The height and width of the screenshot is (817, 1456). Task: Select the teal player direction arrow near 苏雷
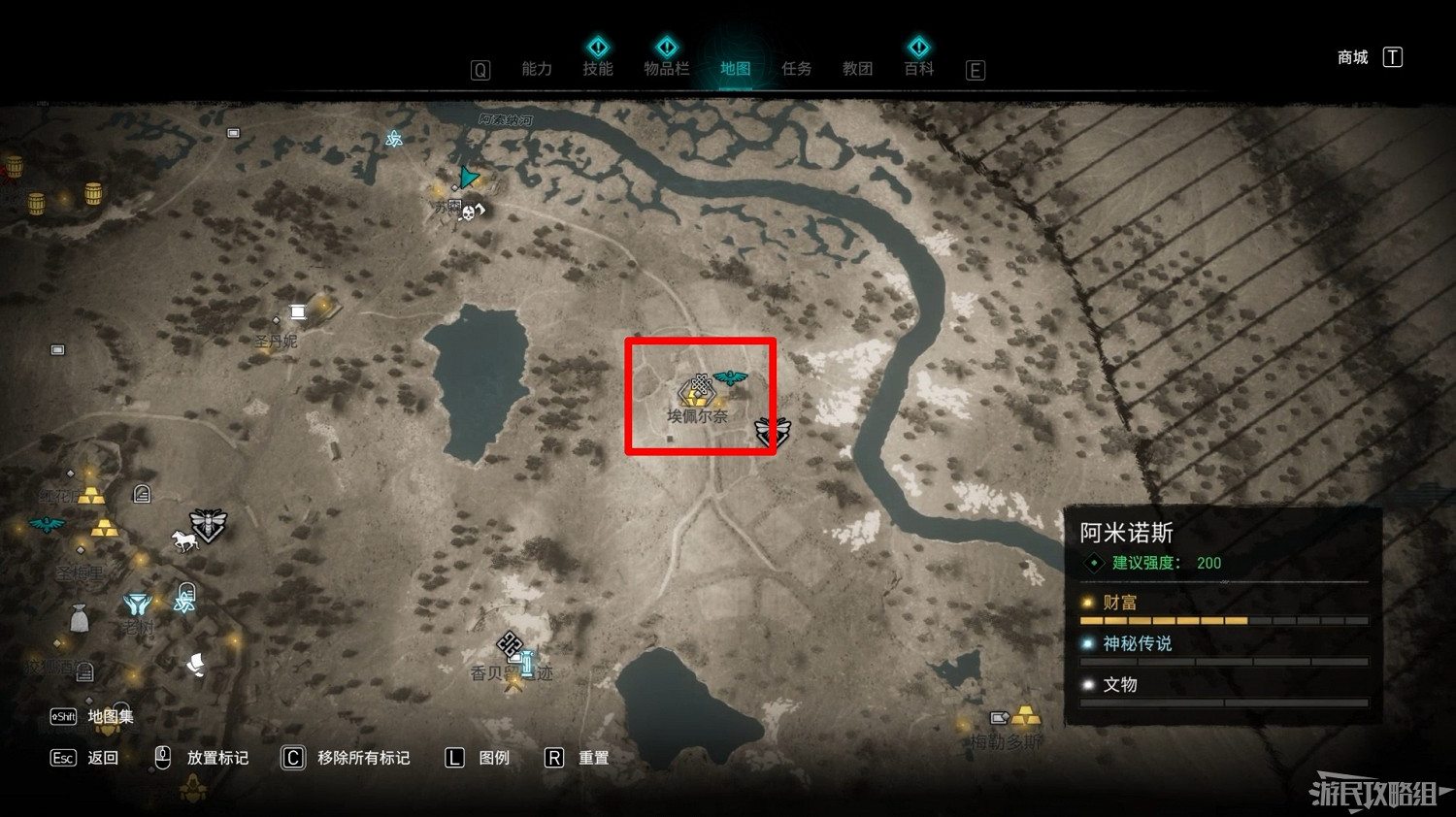coord(469,177)
